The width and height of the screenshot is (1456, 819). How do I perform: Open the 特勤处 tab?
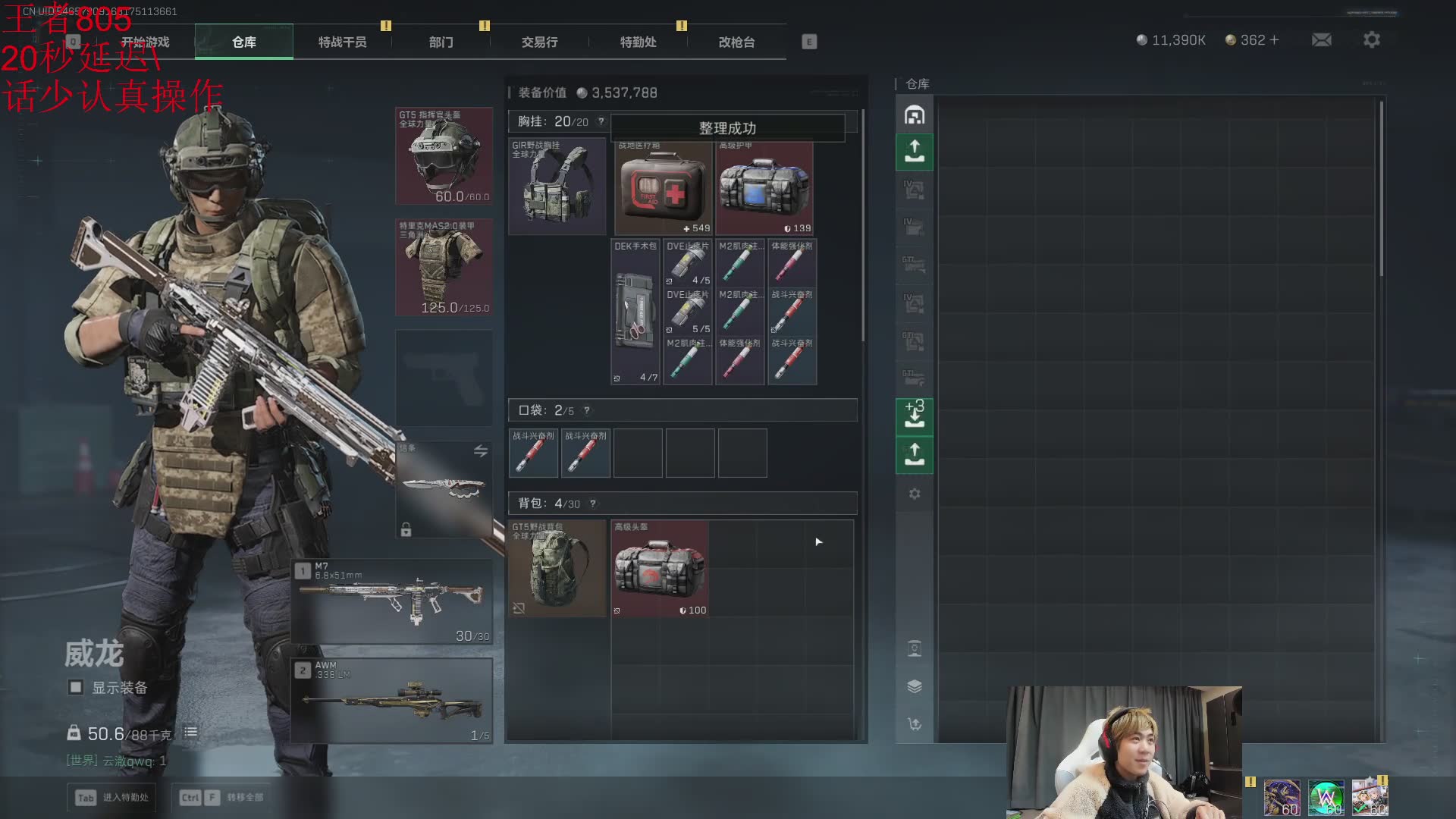click(638, 42)
